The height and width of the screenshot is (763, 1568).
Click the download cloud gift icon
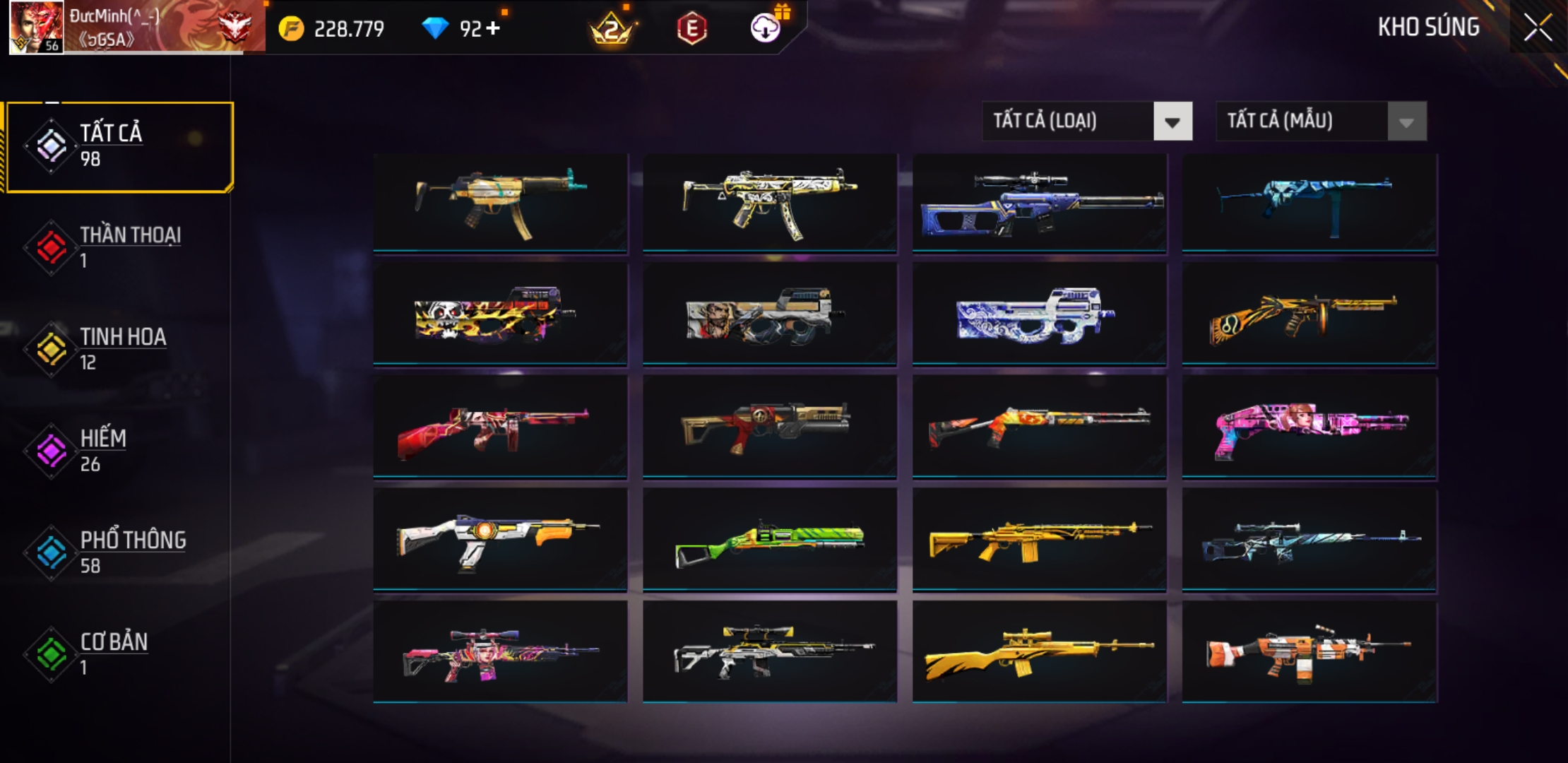click(766, 28)
